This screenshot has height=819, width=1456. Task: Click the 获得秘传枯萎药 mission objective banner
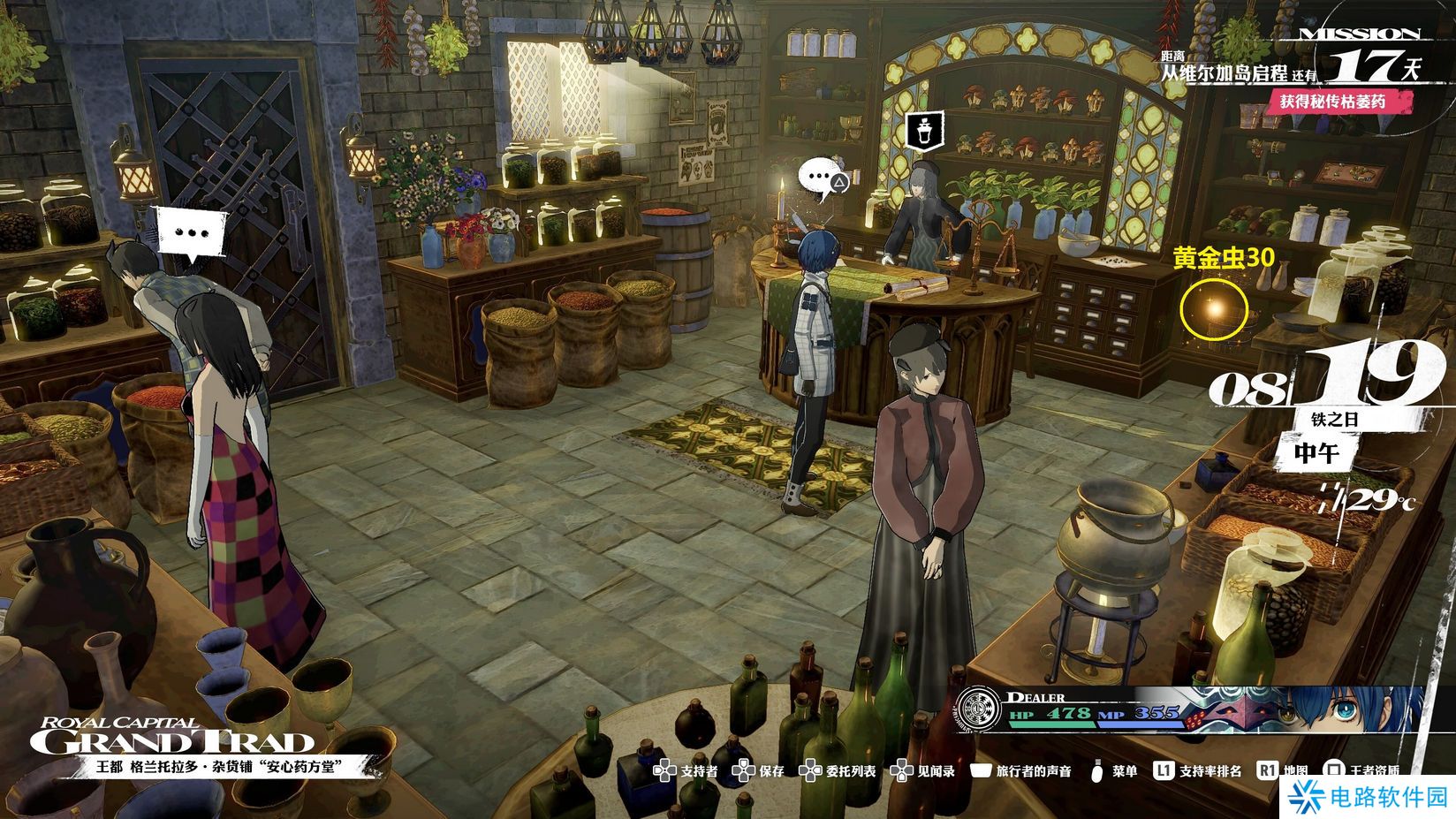(x=1333, y=102)
